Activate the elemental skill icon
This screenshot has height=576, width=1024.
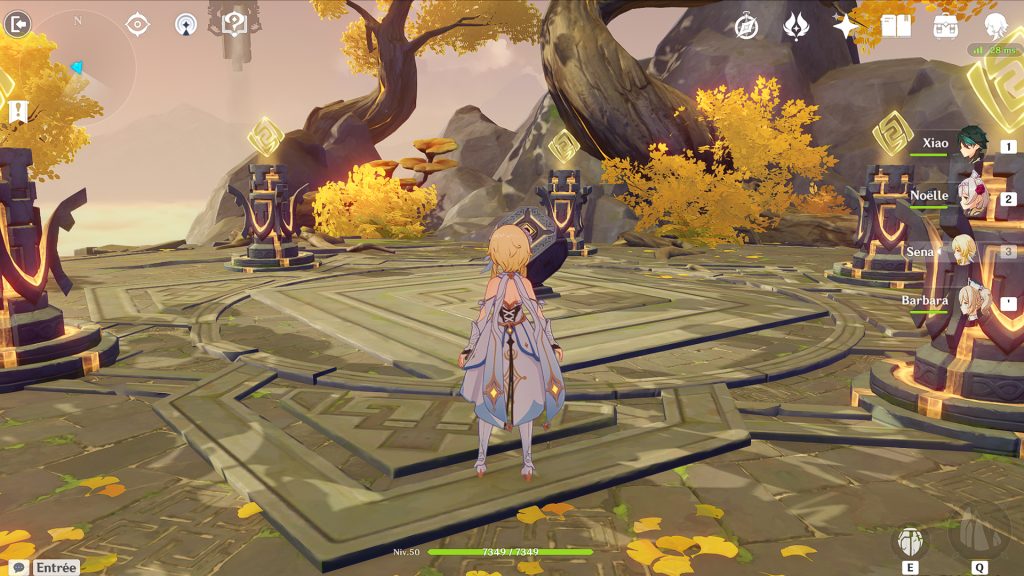[910, 542]
